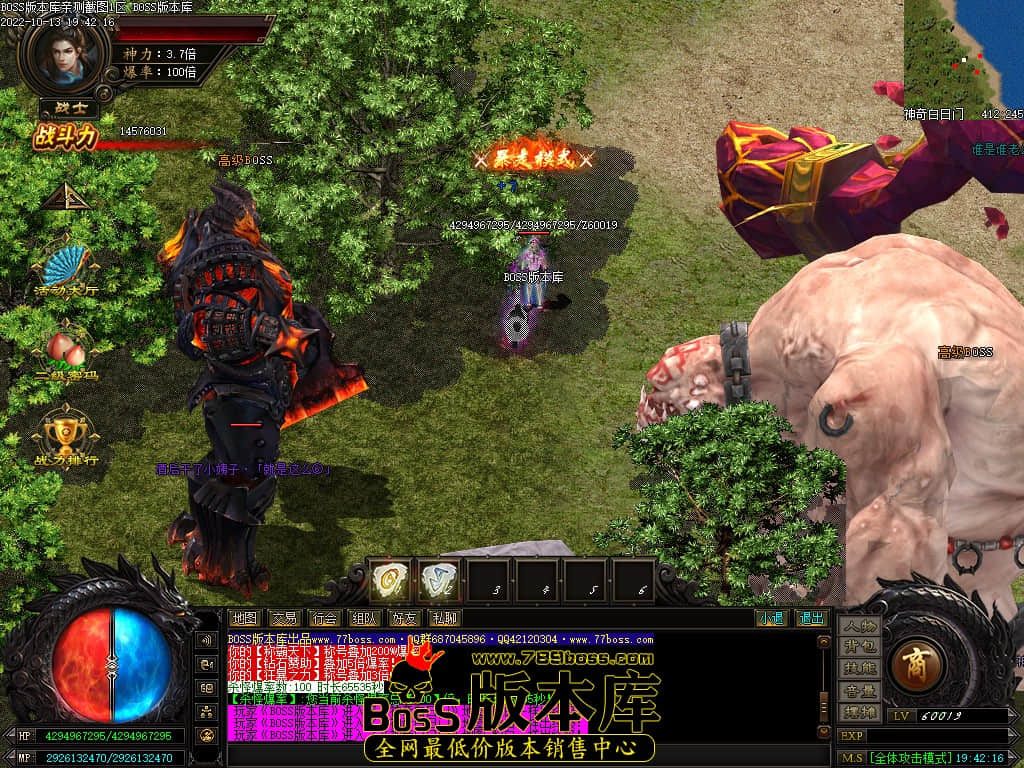Use the second hotbar skill slot
Viewport: 1024px width, 768px height.
(438, 579)
